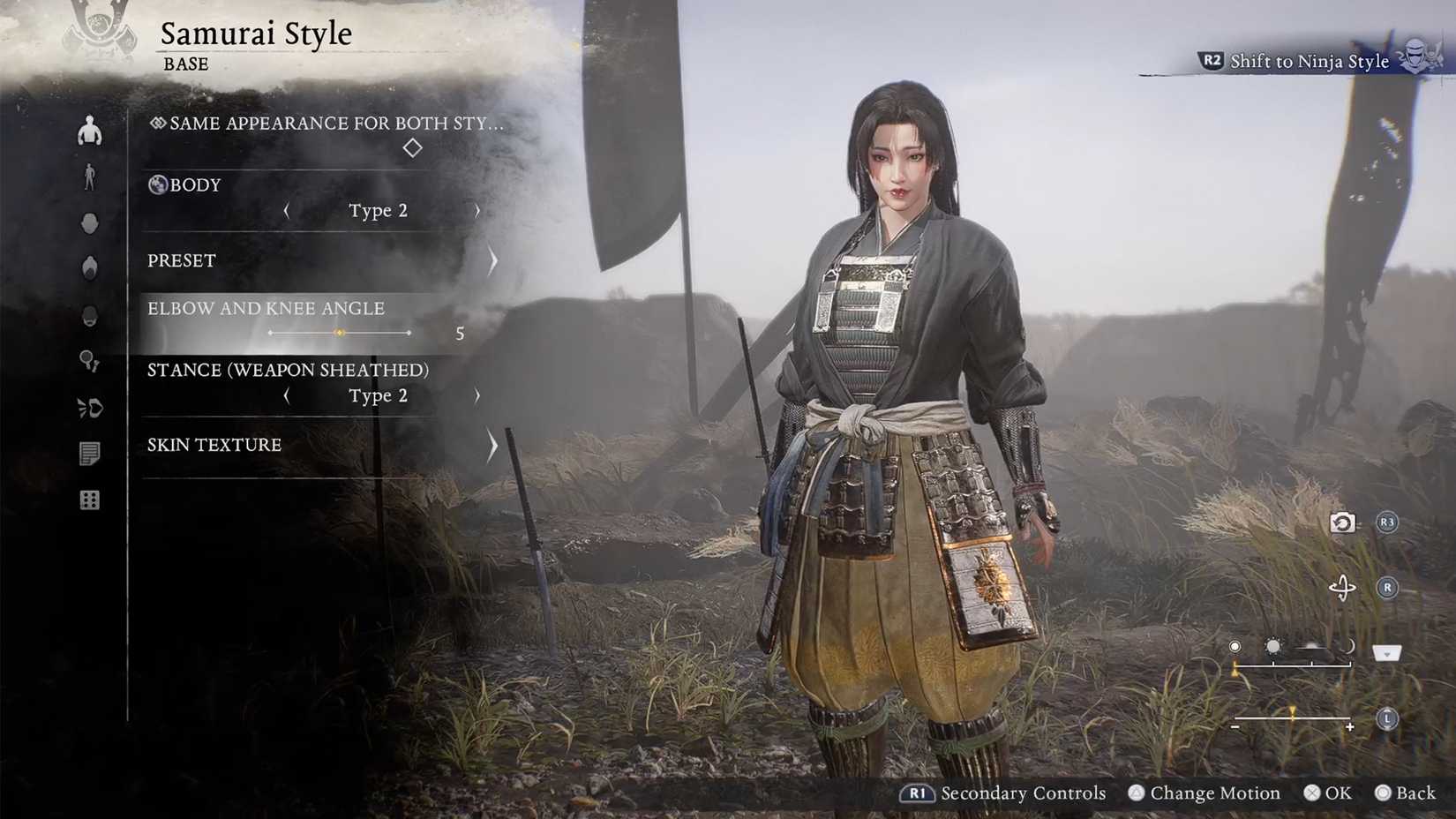Click right arrow to change Stance Type 2
Screen dimensions: 1456x819
[x=477, y=396]
